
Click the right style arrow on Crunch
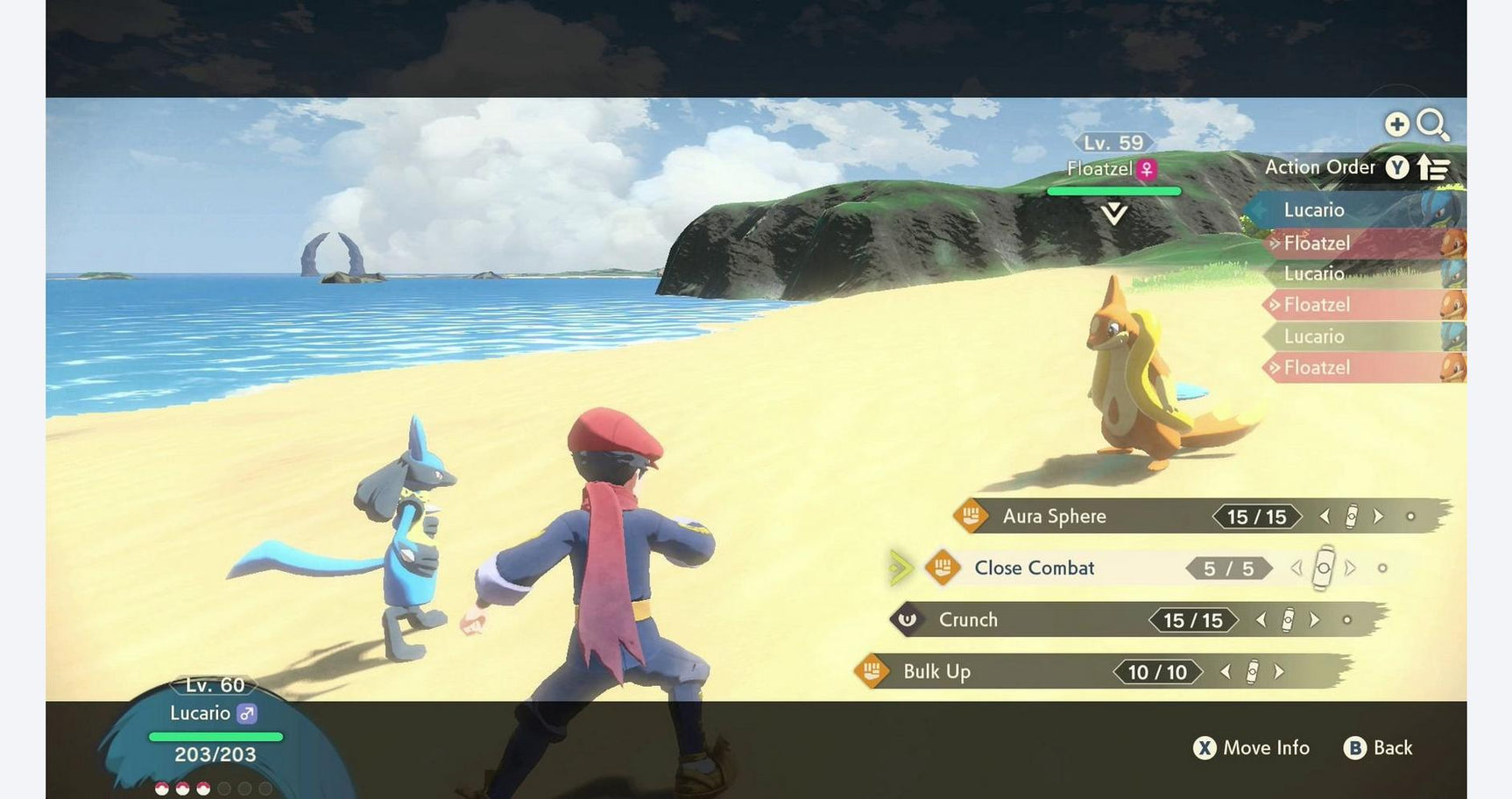(1314, 620)
